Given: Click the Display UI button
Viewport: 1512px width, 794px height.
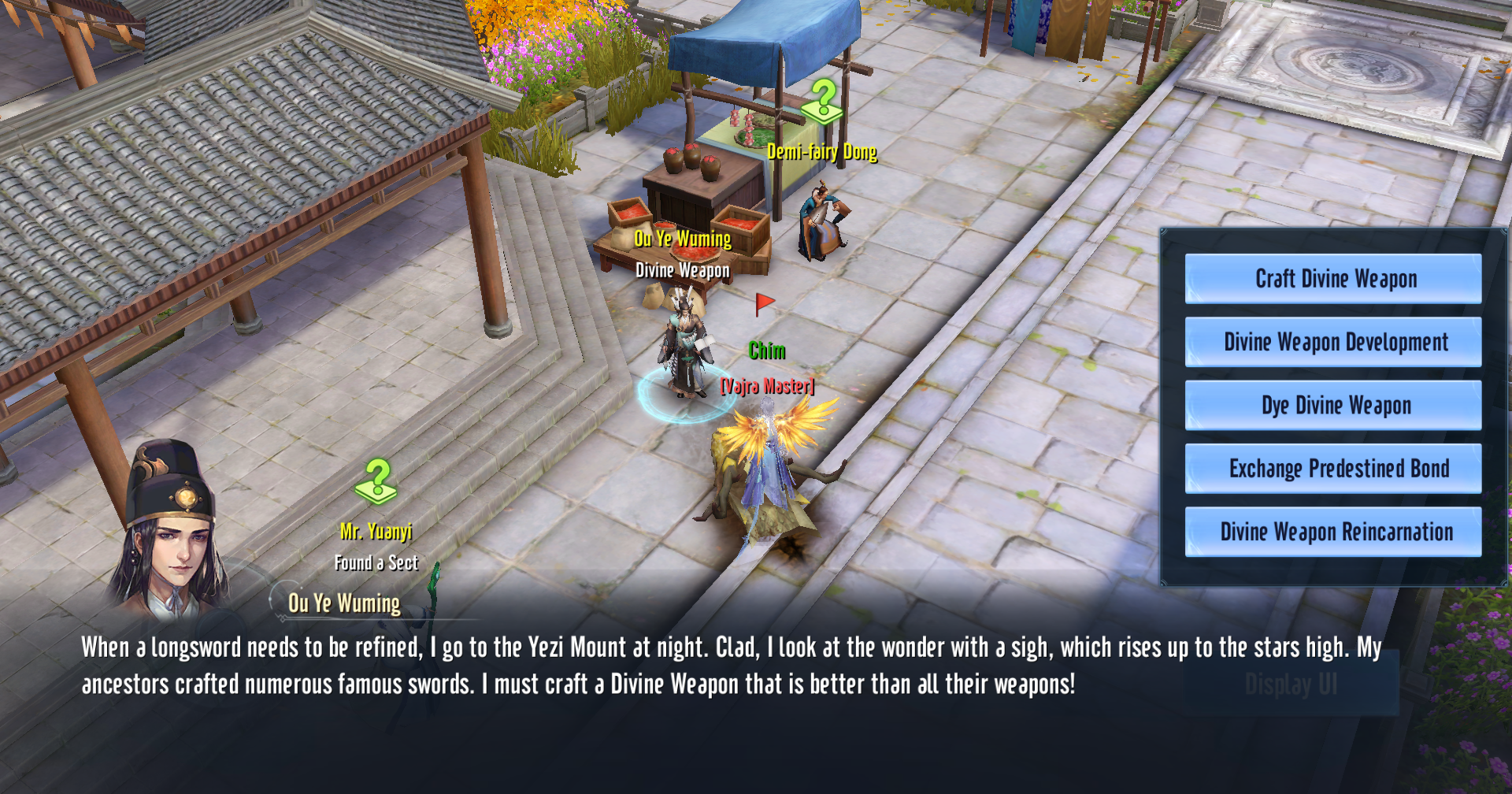Looking at the screenshot, I should [1290, 685].
